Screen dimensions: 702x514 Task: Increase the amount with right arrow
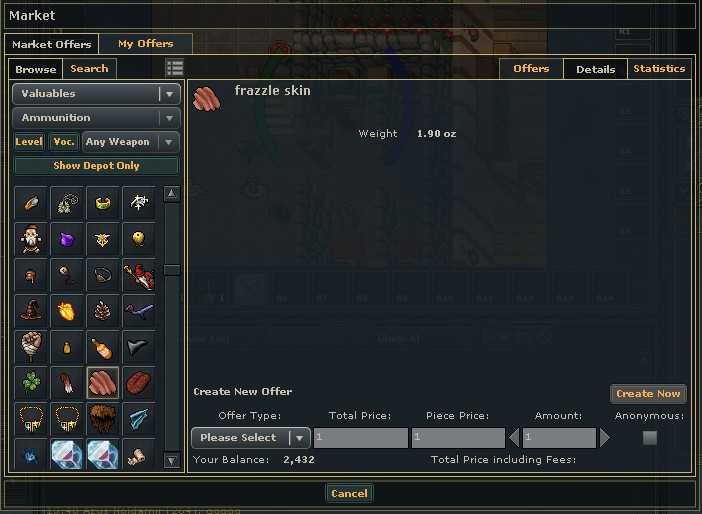click(x=605, y=438)
